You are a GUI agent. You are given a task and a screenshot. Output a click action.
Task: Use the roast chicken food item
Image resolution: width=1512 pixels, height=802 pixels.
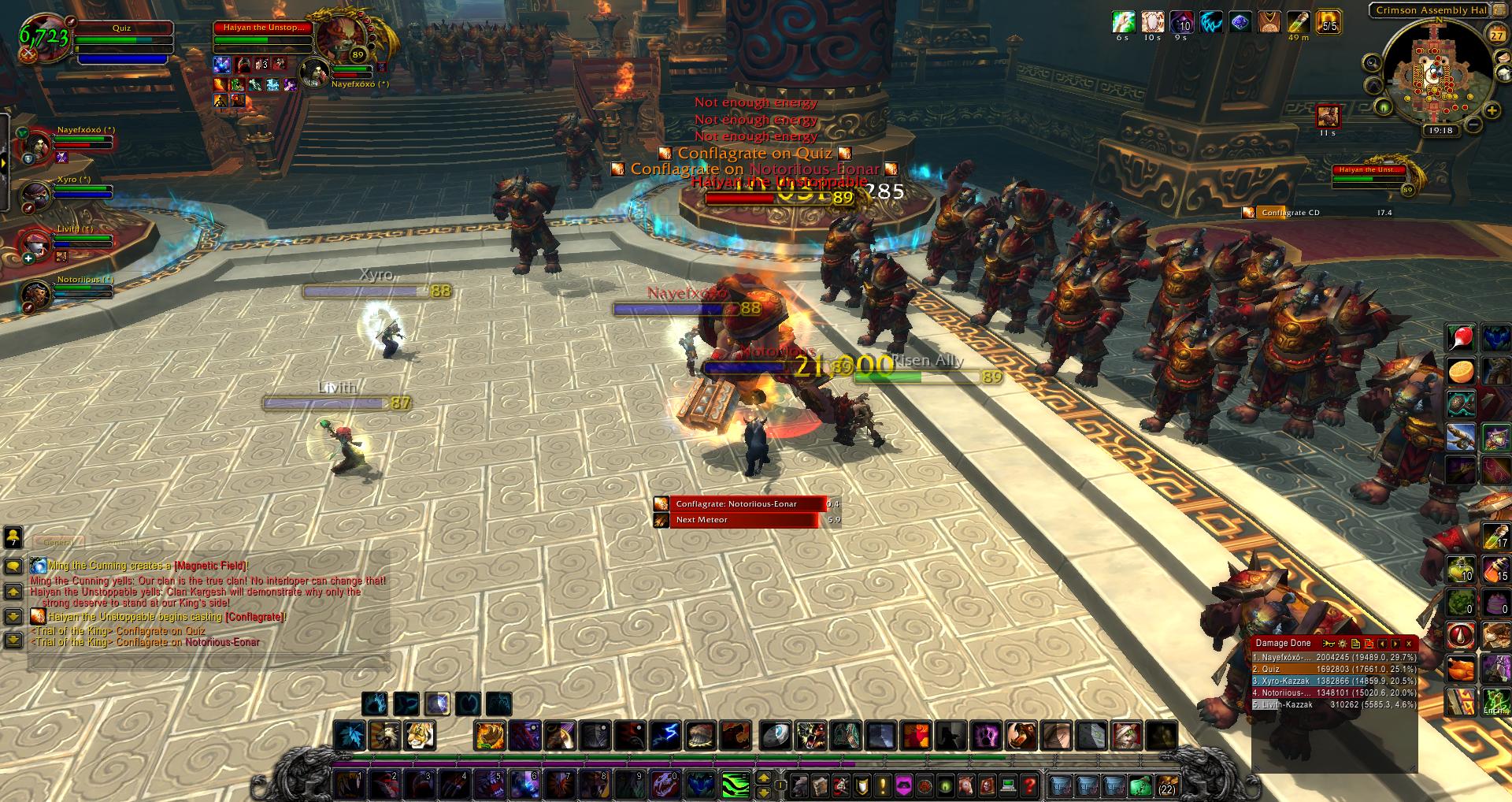tap(1461, 670)
